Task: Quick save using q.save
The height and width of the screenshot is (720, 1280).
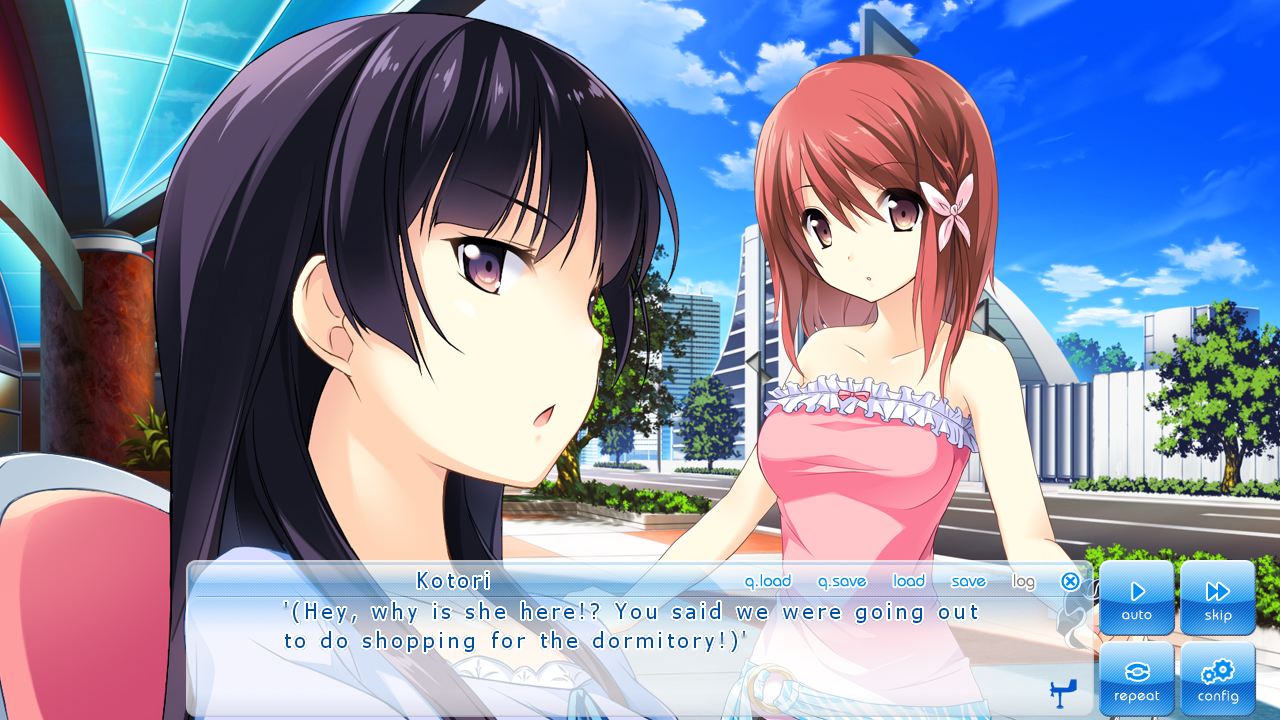Action: (842, 581)
